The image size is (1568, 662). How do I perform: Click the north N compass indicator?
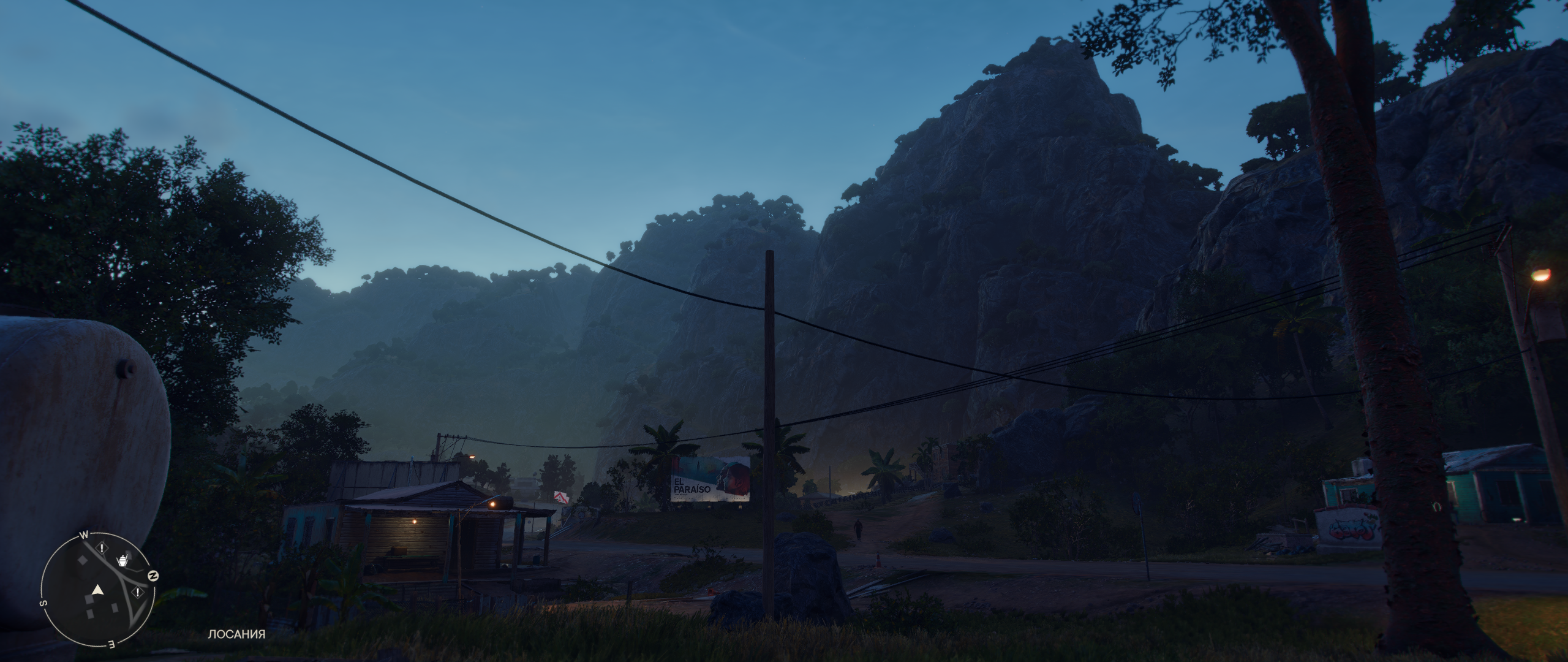pyautogui.click(x=154, y=576)
